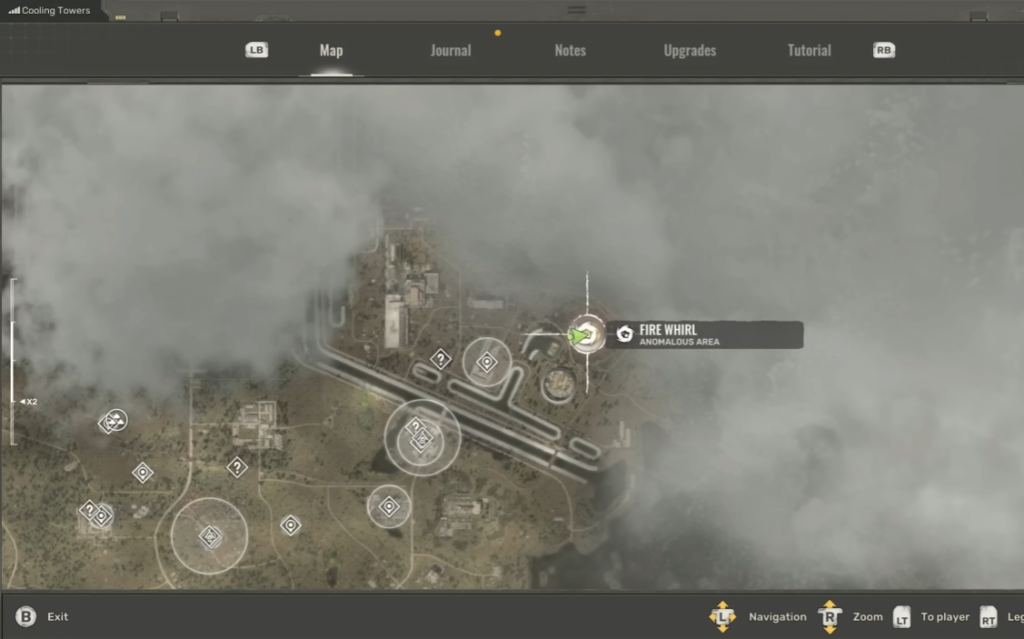Go to the Tutorial tab
This screenshot has height=639, width=1024.
pyautogui.click(x=809, y=51)
